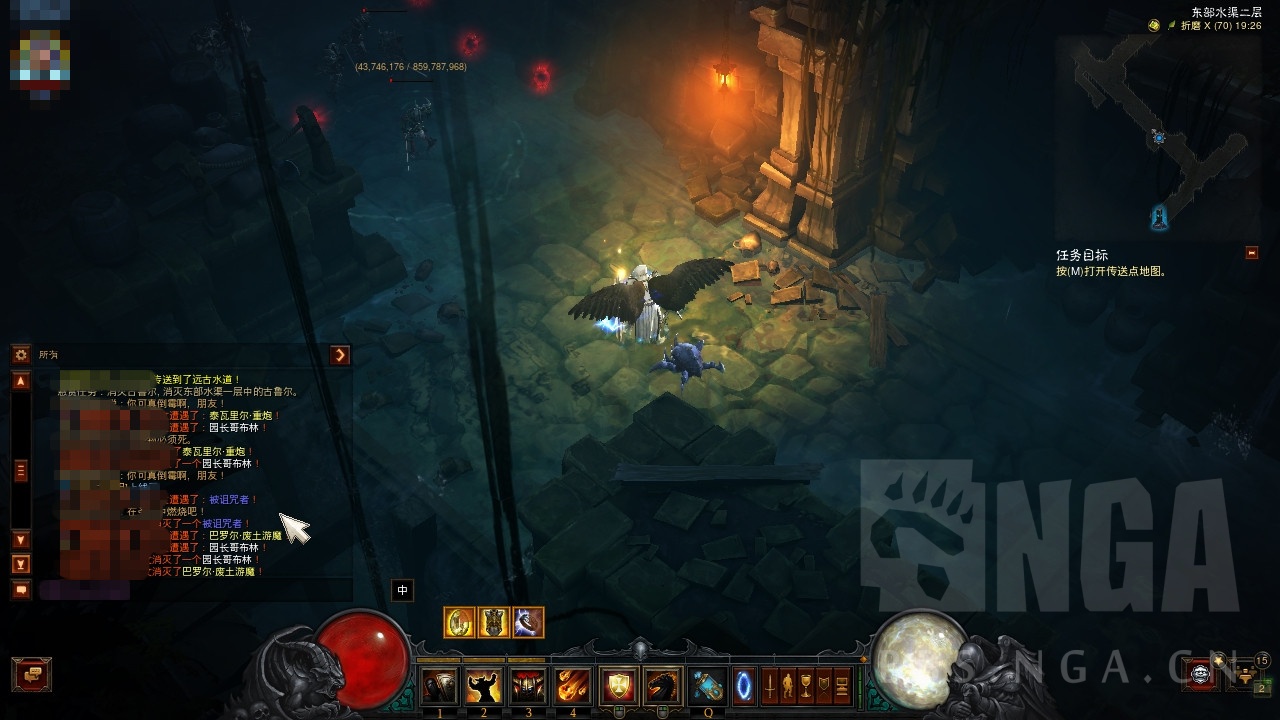Use the roaring beast skill in slot 2
This screenshot has width=1280, height=720.
click(x=484, y=686)
